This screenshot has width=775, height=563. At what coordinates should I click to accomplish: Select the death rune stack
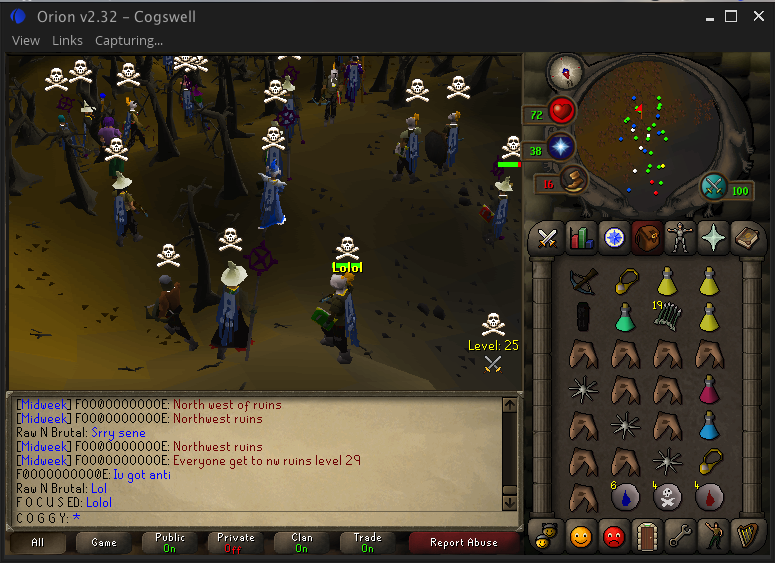669,496
